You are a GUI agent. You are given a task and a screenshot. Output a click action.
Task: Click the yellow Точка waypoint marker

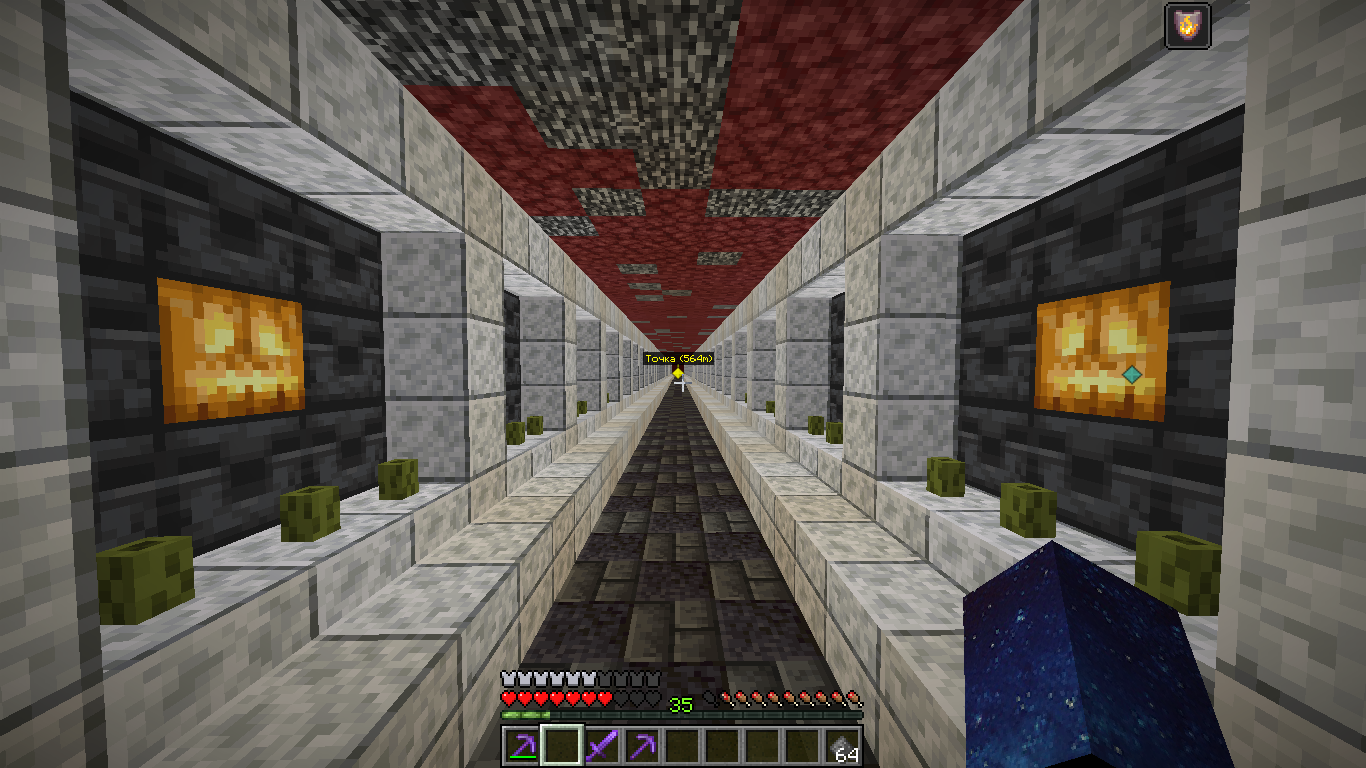678,373
